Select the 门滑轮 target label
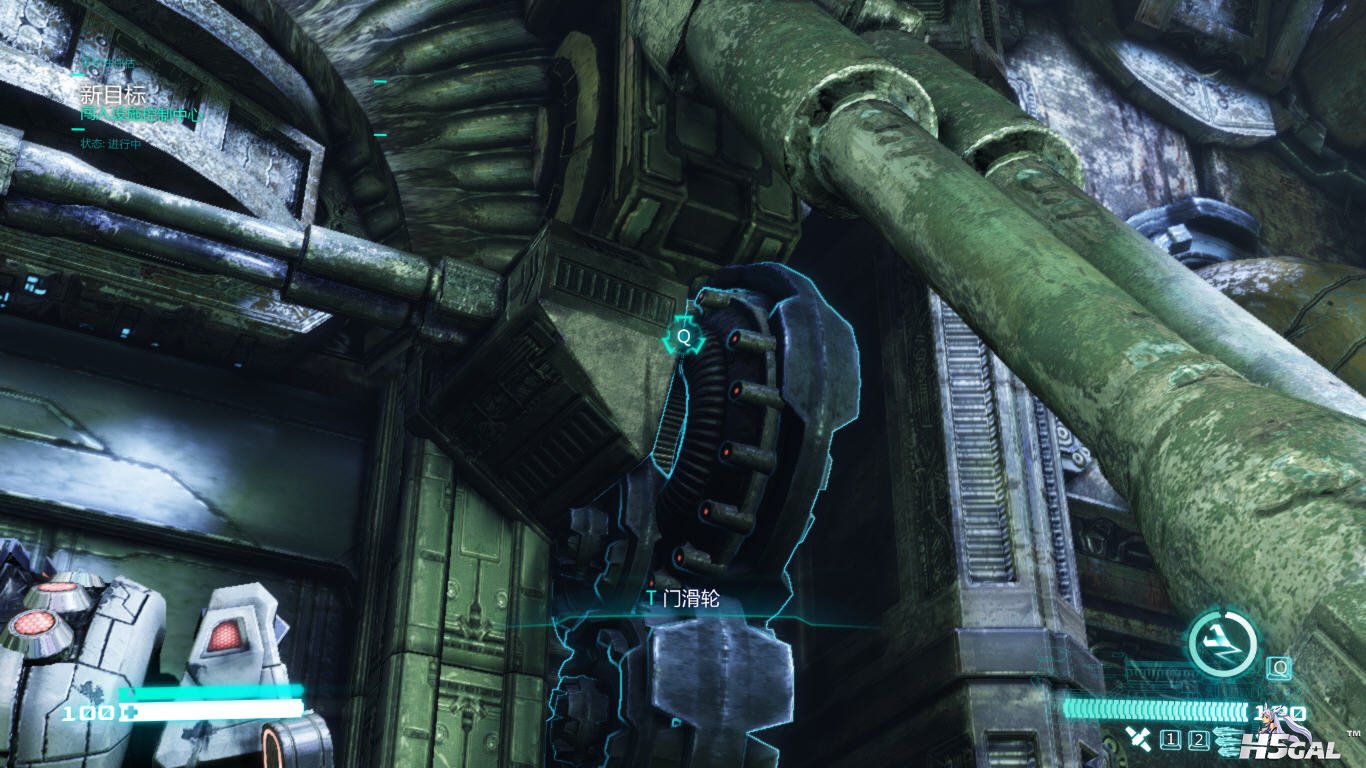Image resolution: width=1366 pixels, height=768 pixels. 683,599
